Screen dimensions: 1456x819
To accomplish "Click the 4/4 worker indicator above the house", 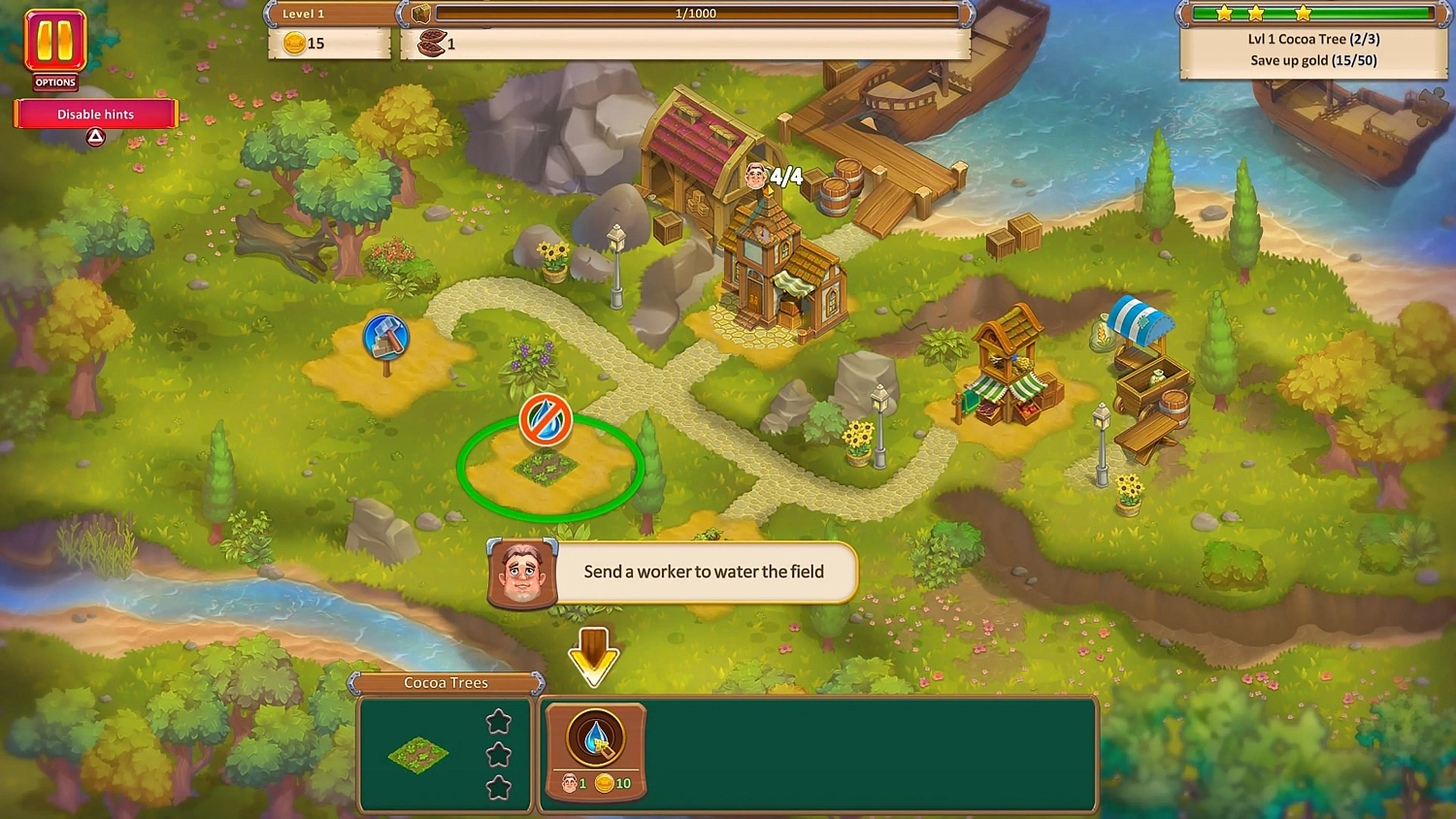I will coord(772,177).
